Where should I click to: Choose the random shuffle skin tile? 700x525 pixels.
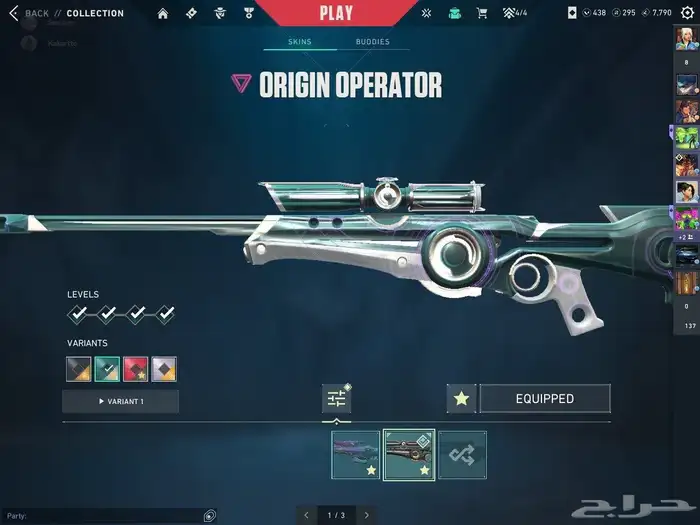click(462, 455)
